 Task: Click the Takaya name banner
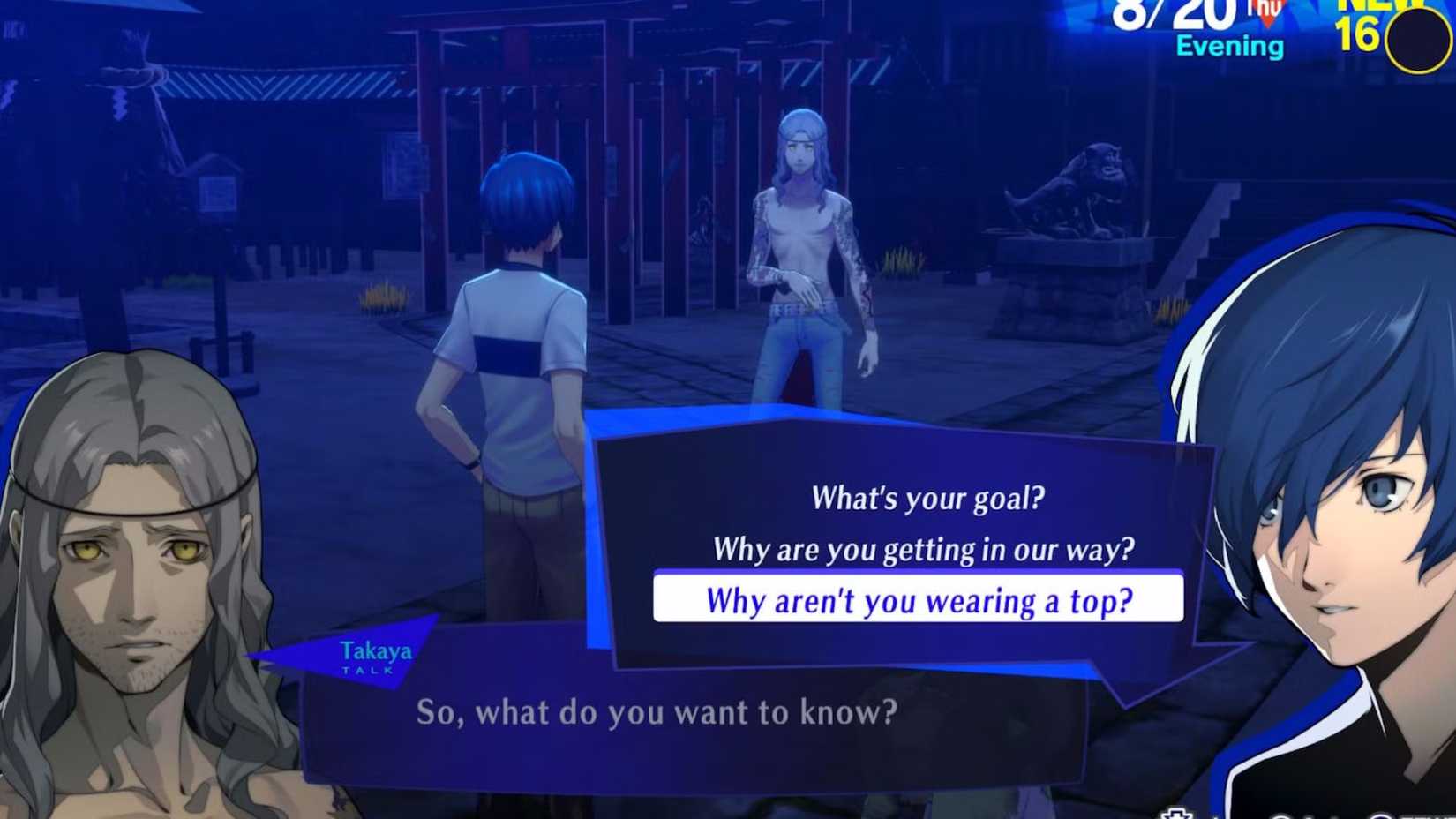click(x=374, y=653)
